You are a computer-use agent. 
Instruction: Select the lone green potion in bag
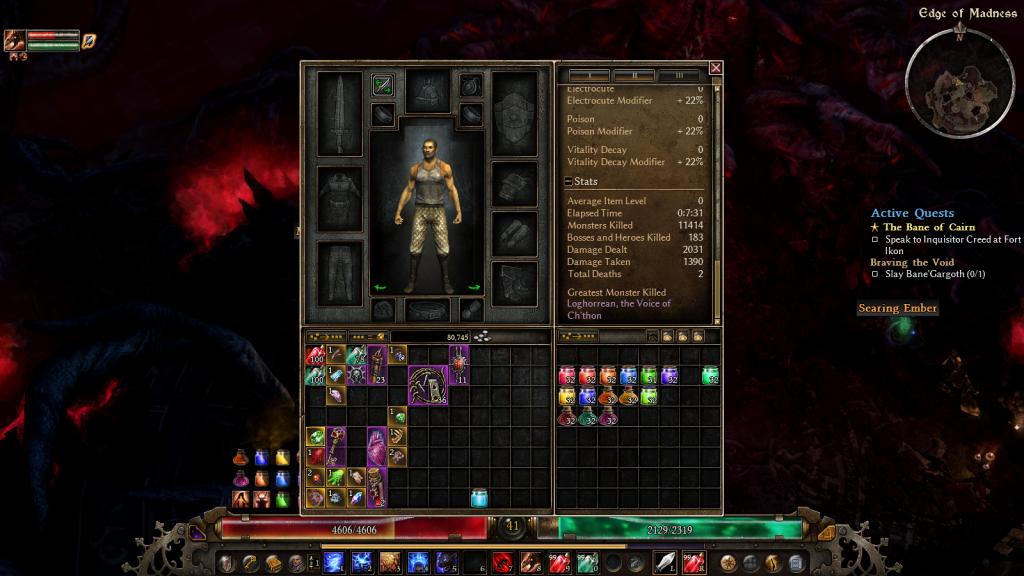click(710, 376)
